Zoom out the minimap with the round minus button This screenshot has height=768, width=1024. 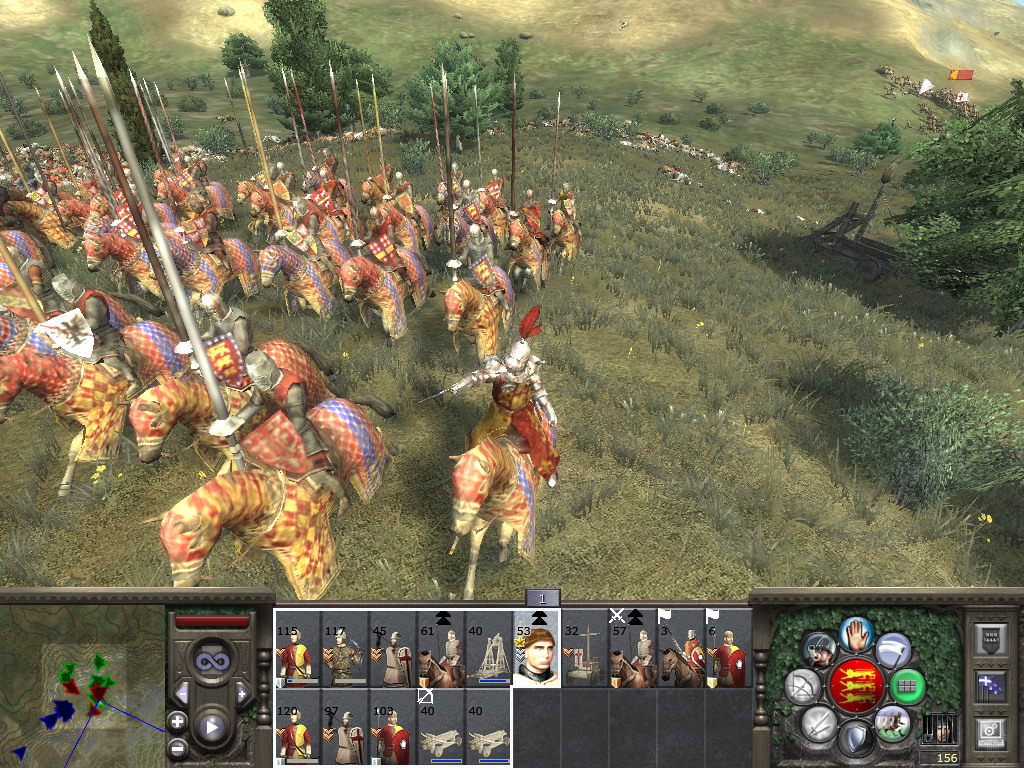[x=177, y=746]
